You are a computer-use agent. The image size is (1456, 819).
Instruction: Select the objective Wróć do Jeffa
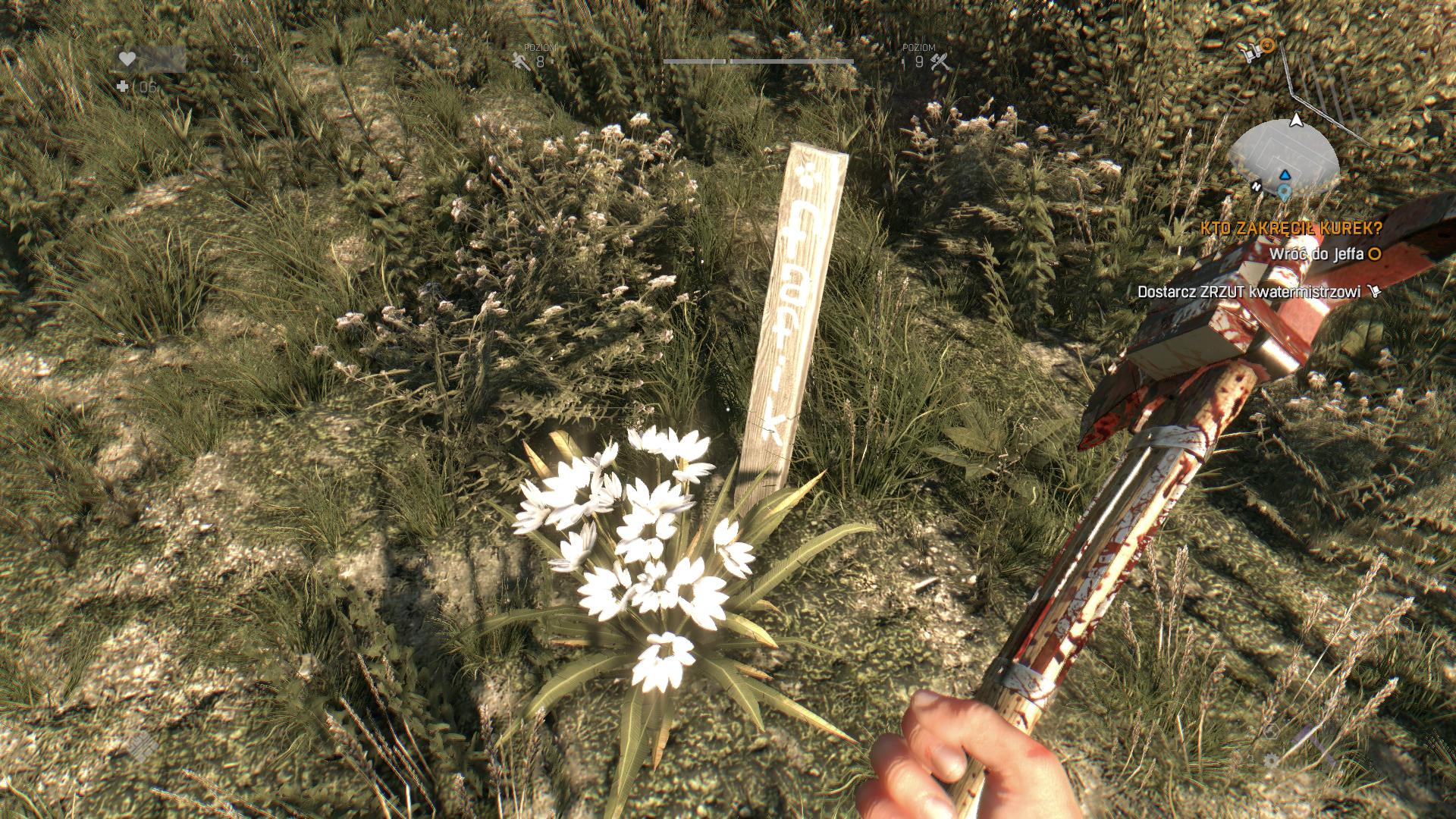1315,255
